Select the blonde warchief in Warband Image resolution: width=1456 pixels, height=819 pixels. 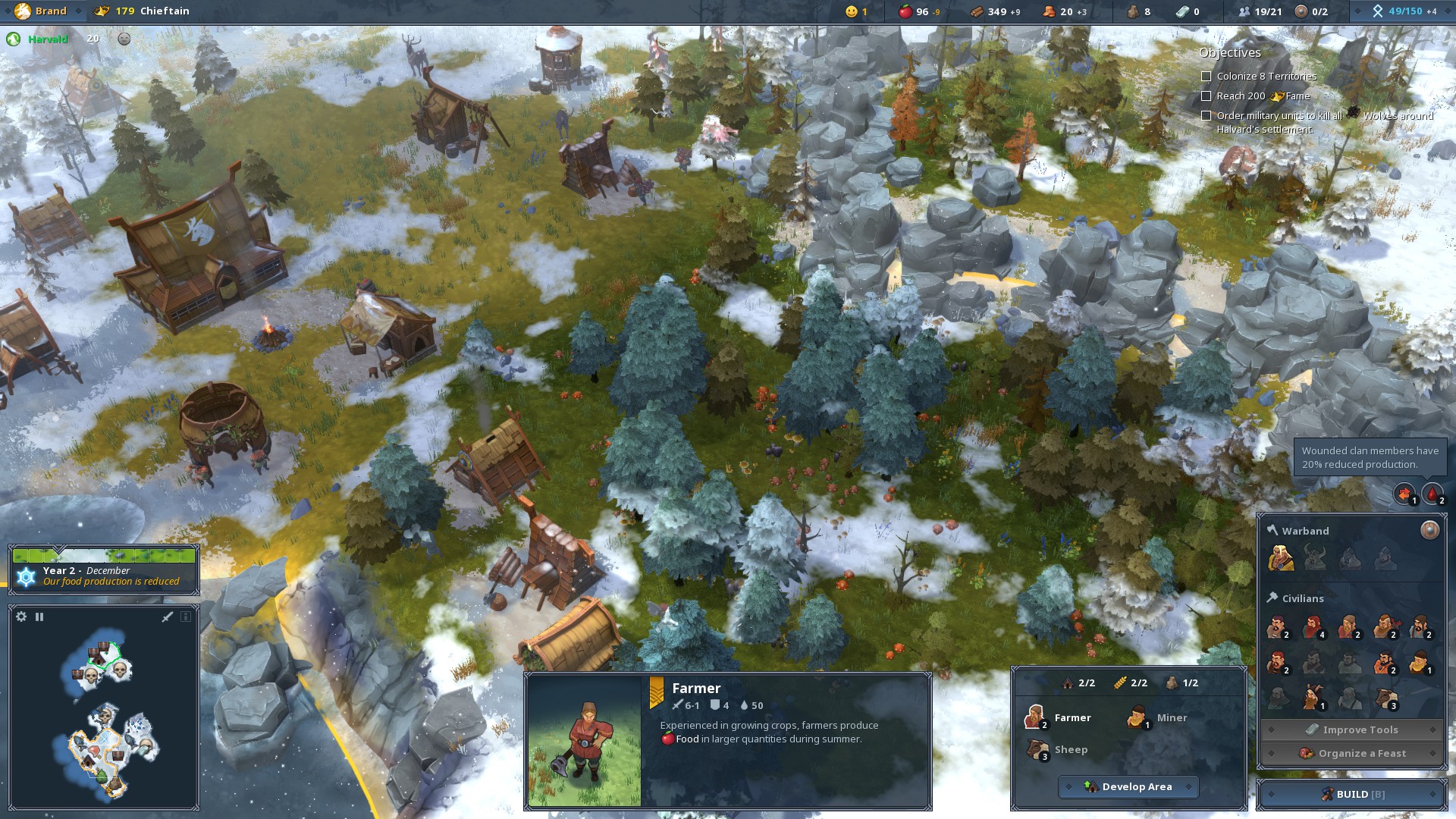click(x=1281, y=558)
